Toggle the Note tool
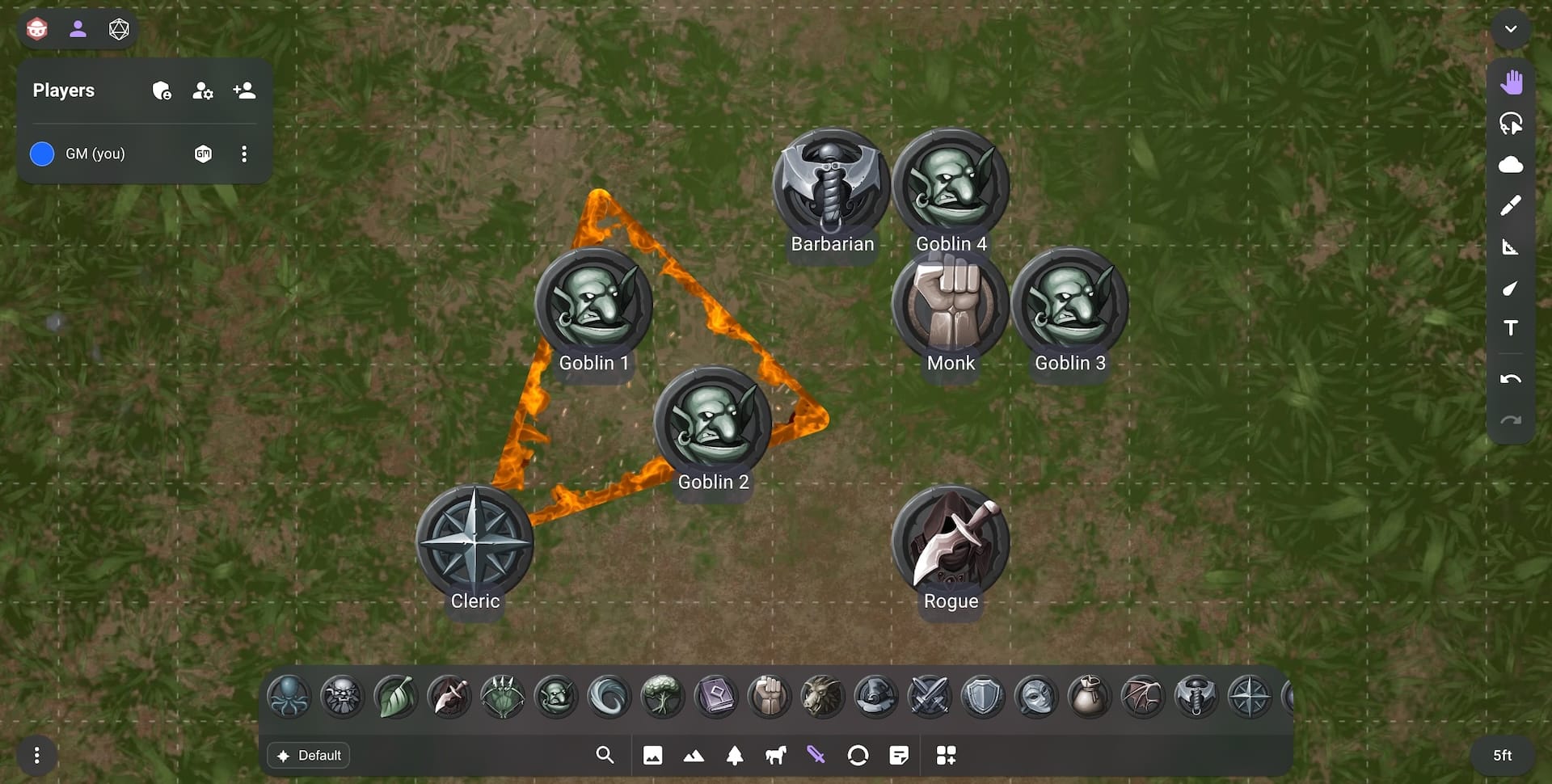Image resolution: width=1552 pixels, height=784 pixels. tap(900, 755)
